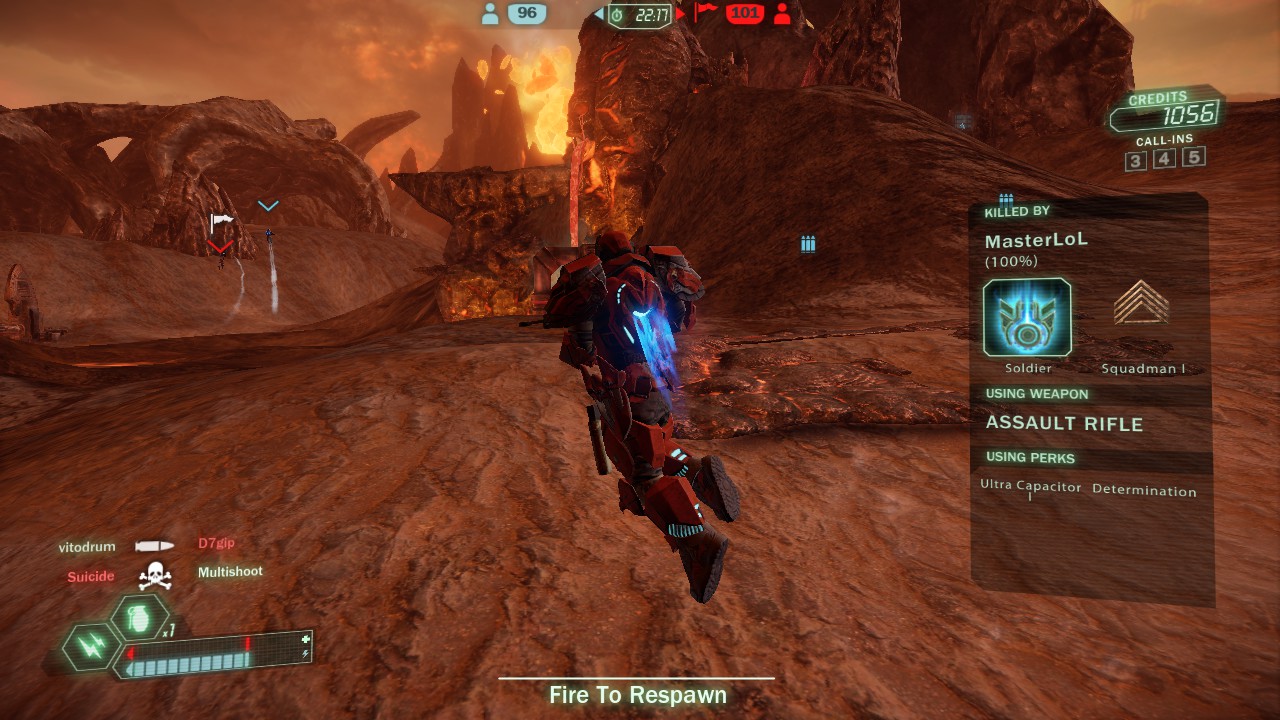
Task: Choose call-in slot 3
Action: 1135,161
